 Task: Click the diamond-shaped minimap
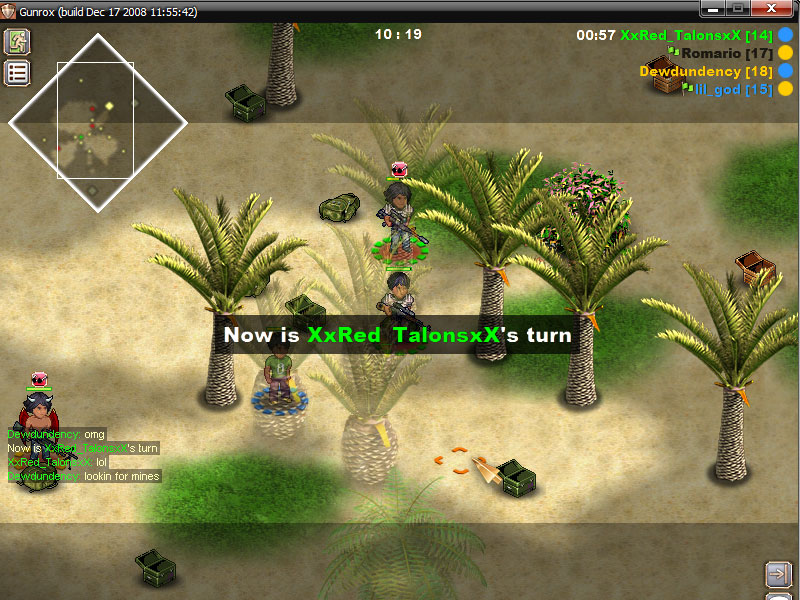click(97, 123)
